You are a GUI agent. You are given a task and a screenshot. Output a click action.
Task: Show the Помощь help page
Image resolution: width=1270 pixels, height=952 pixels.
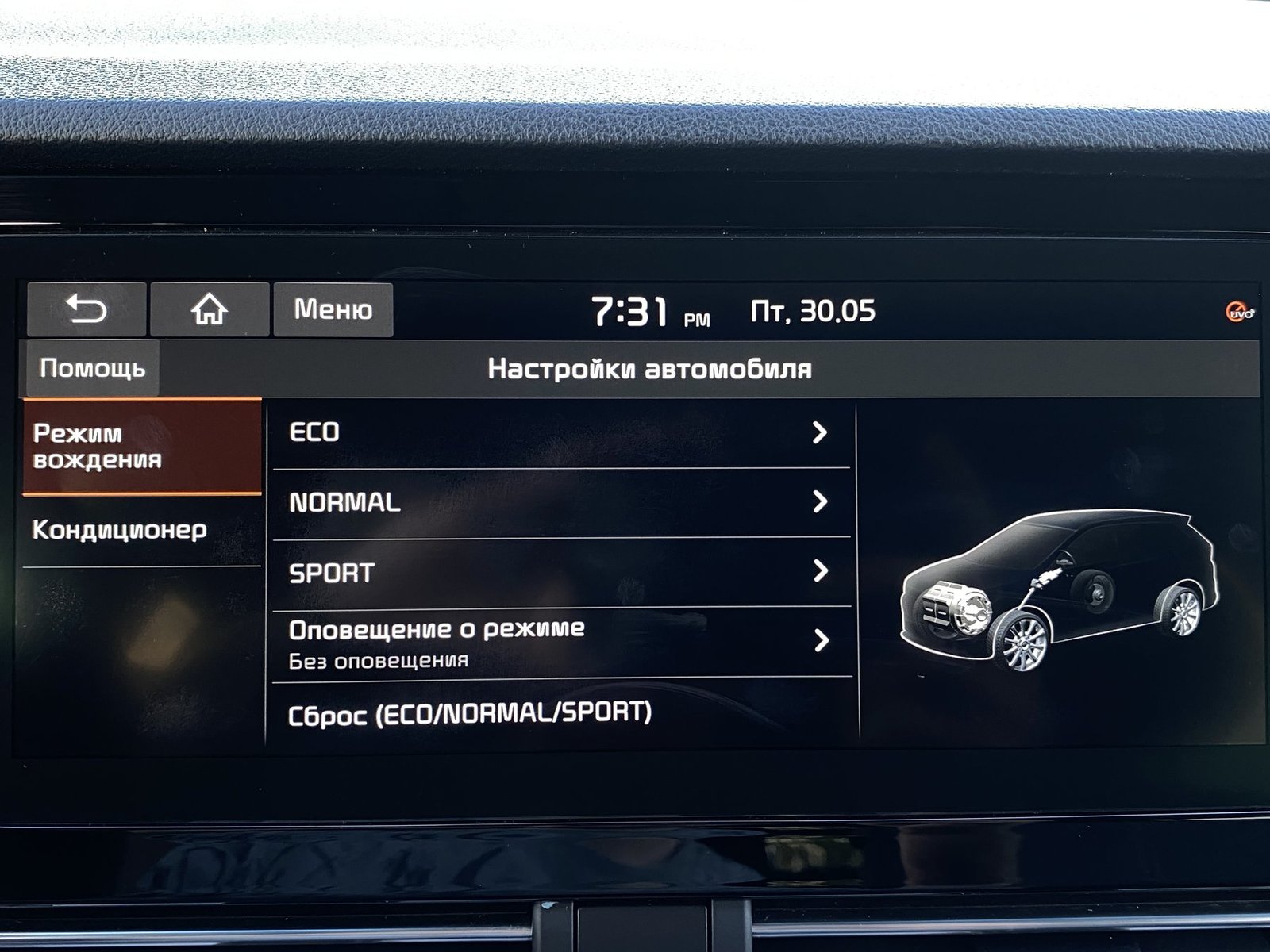pos(92,368)
